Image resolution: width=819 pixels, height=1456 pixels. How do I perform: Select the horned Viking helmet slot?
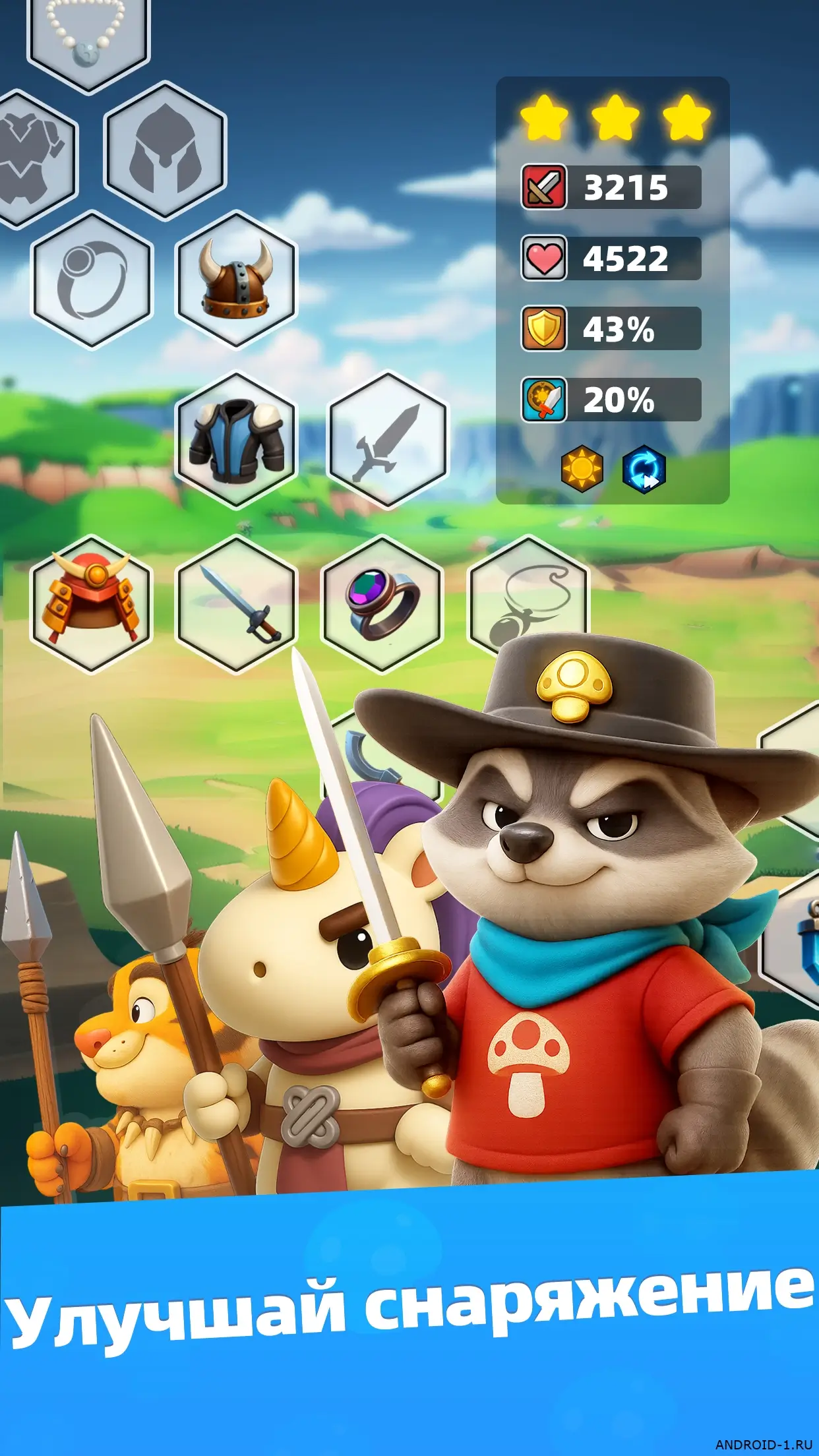pos(235,280)
